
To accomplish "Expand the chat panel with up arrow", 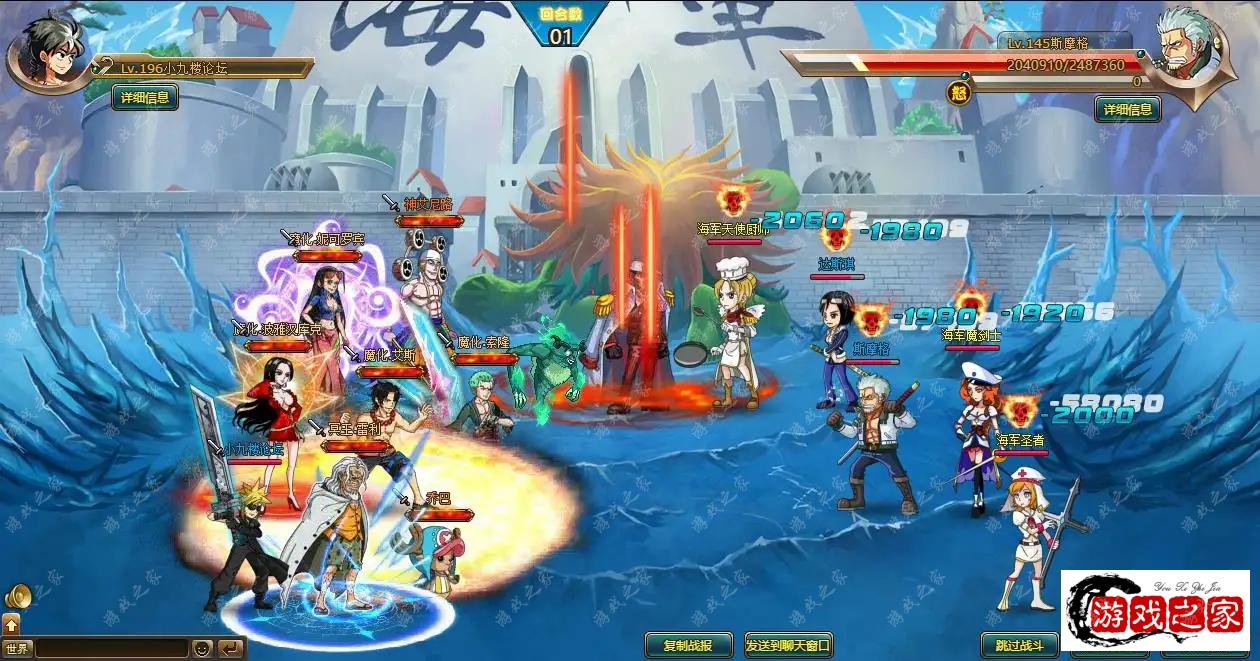I will tap(11, 623).
